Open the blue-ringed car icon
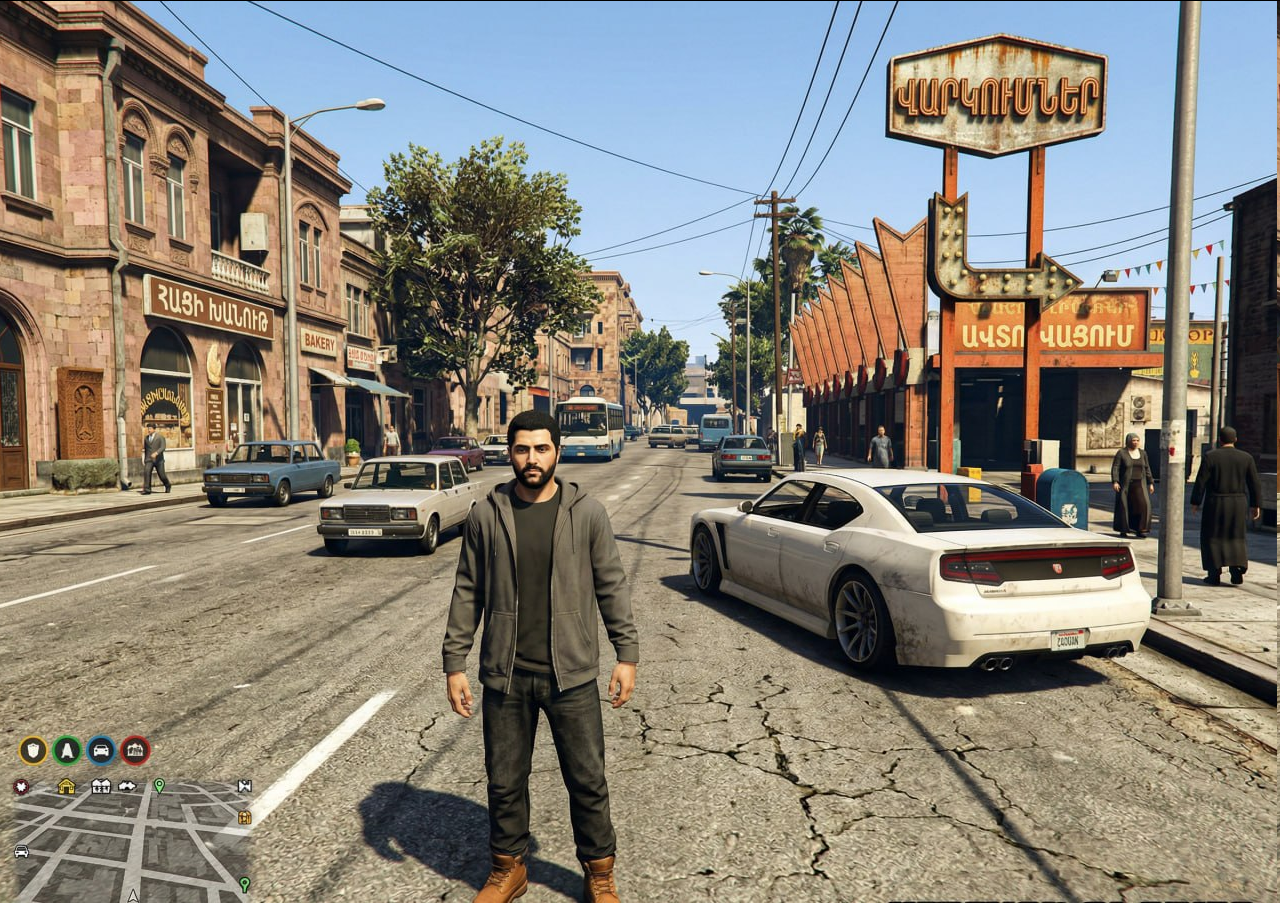This screenshot has width=1280, height=903. 101,750
